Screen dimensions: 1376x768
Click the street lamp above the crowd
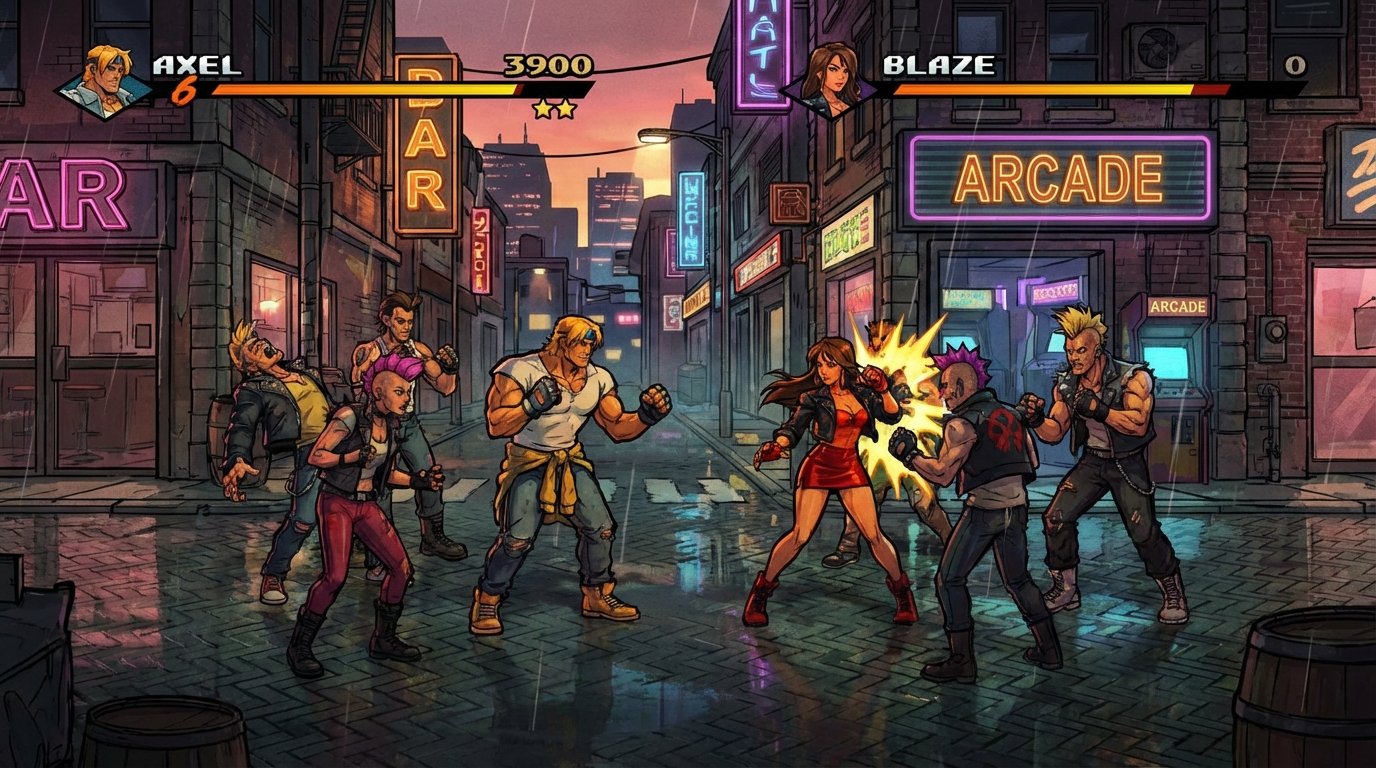coord(655,135)
